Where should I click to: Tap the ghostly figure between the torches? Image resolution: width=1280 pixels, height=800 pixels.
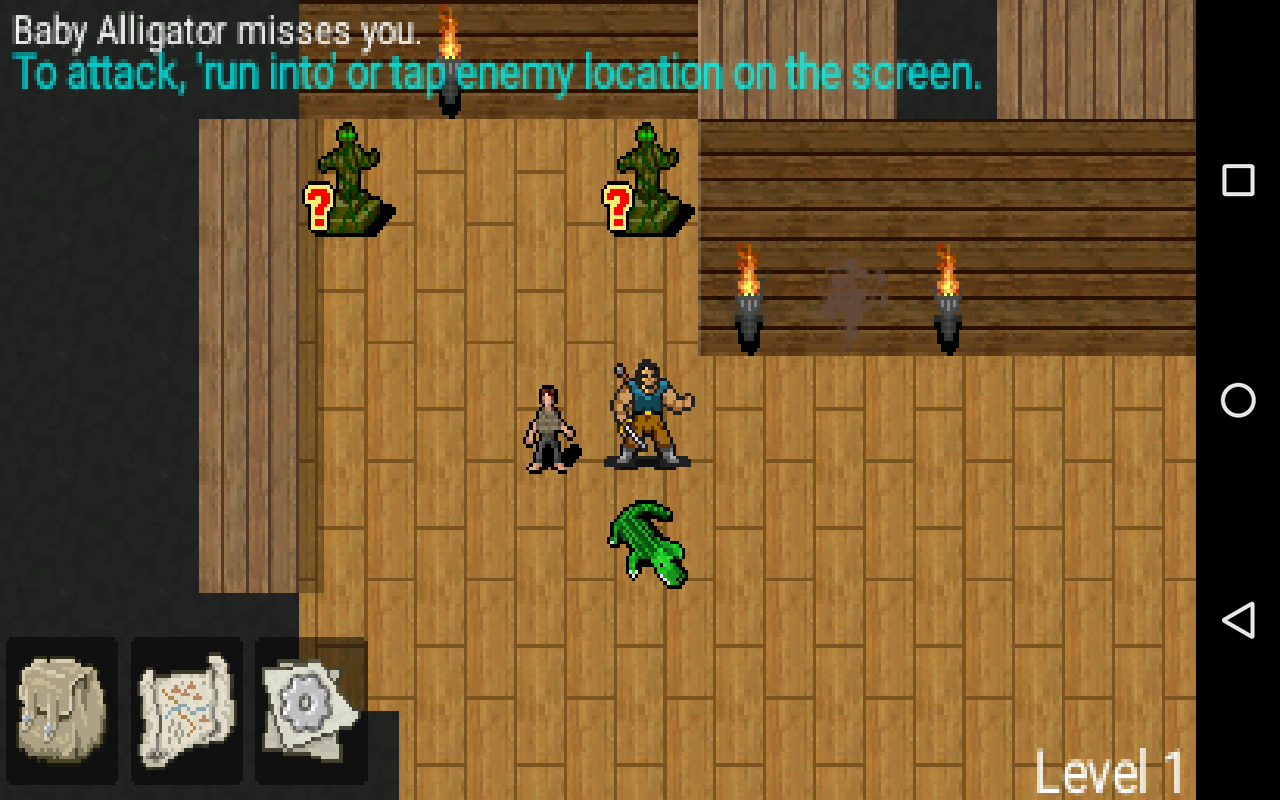852,295
